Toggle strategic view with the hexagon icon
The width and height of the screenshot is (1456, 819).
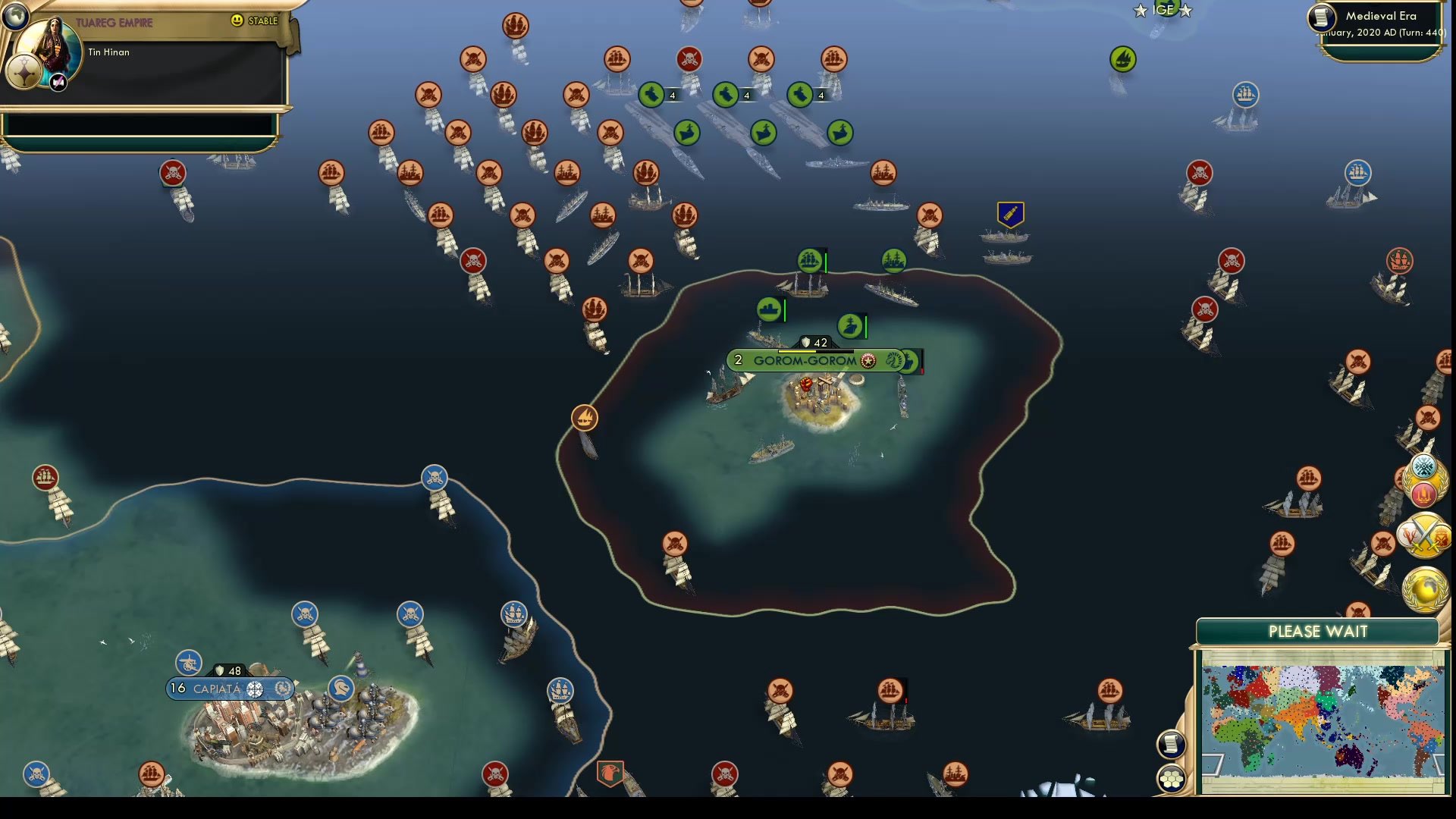1172,777
